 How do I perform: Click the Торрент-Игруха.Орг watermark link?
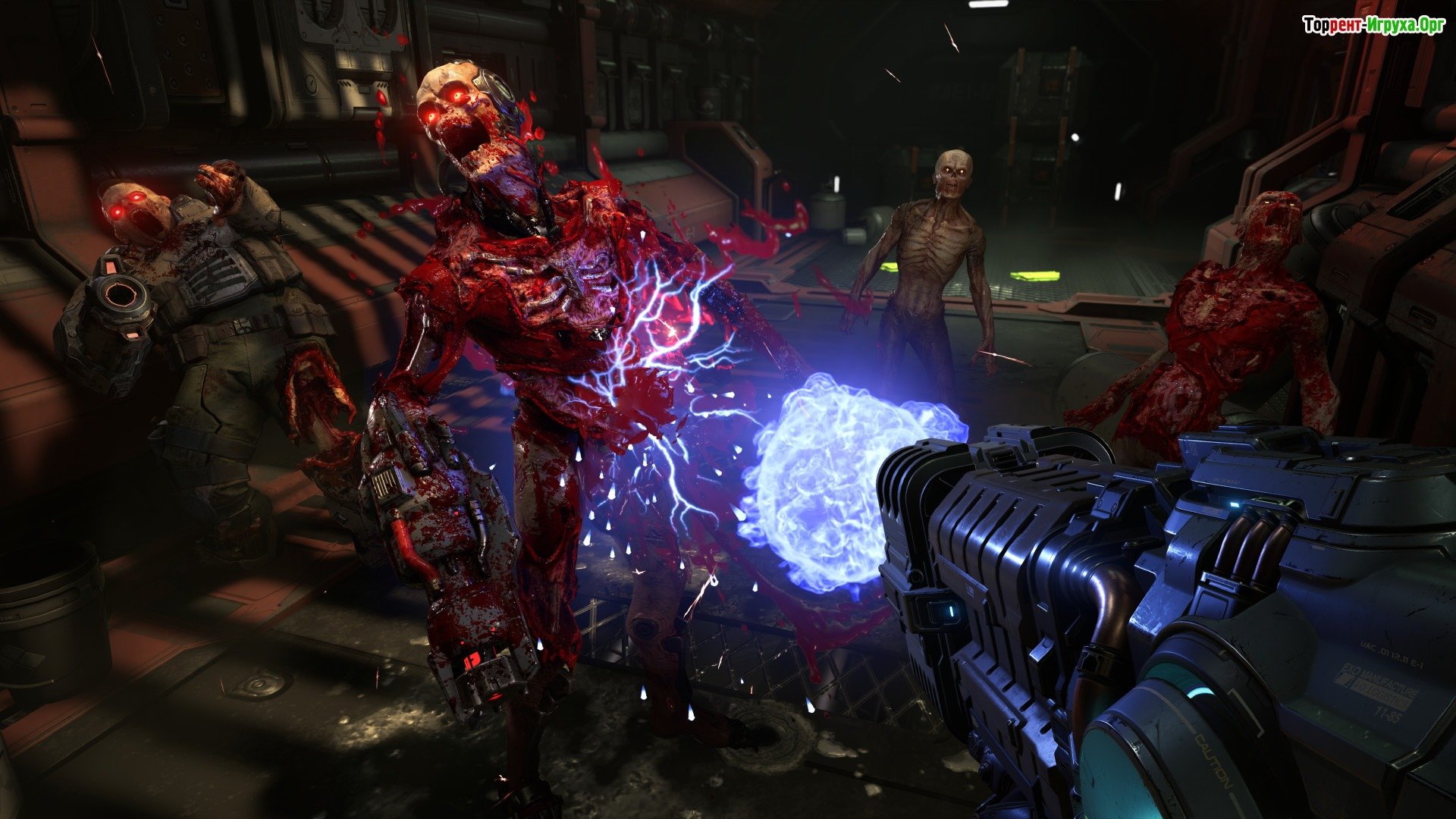click(1373, 26)
